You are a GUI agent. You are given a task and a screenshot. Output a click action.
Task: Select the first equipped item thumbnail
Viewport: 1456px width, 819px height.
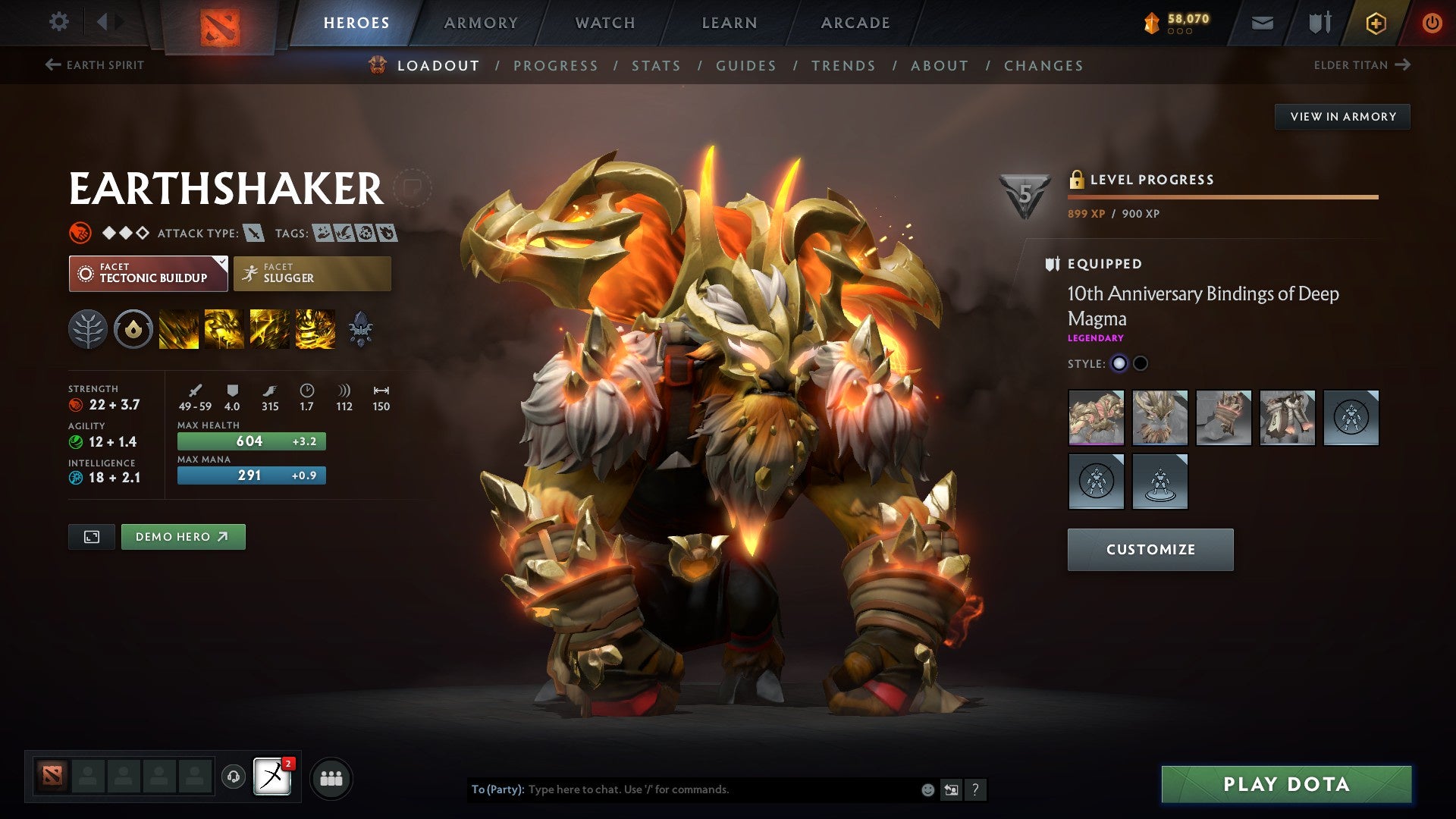tap(1096, 416)
